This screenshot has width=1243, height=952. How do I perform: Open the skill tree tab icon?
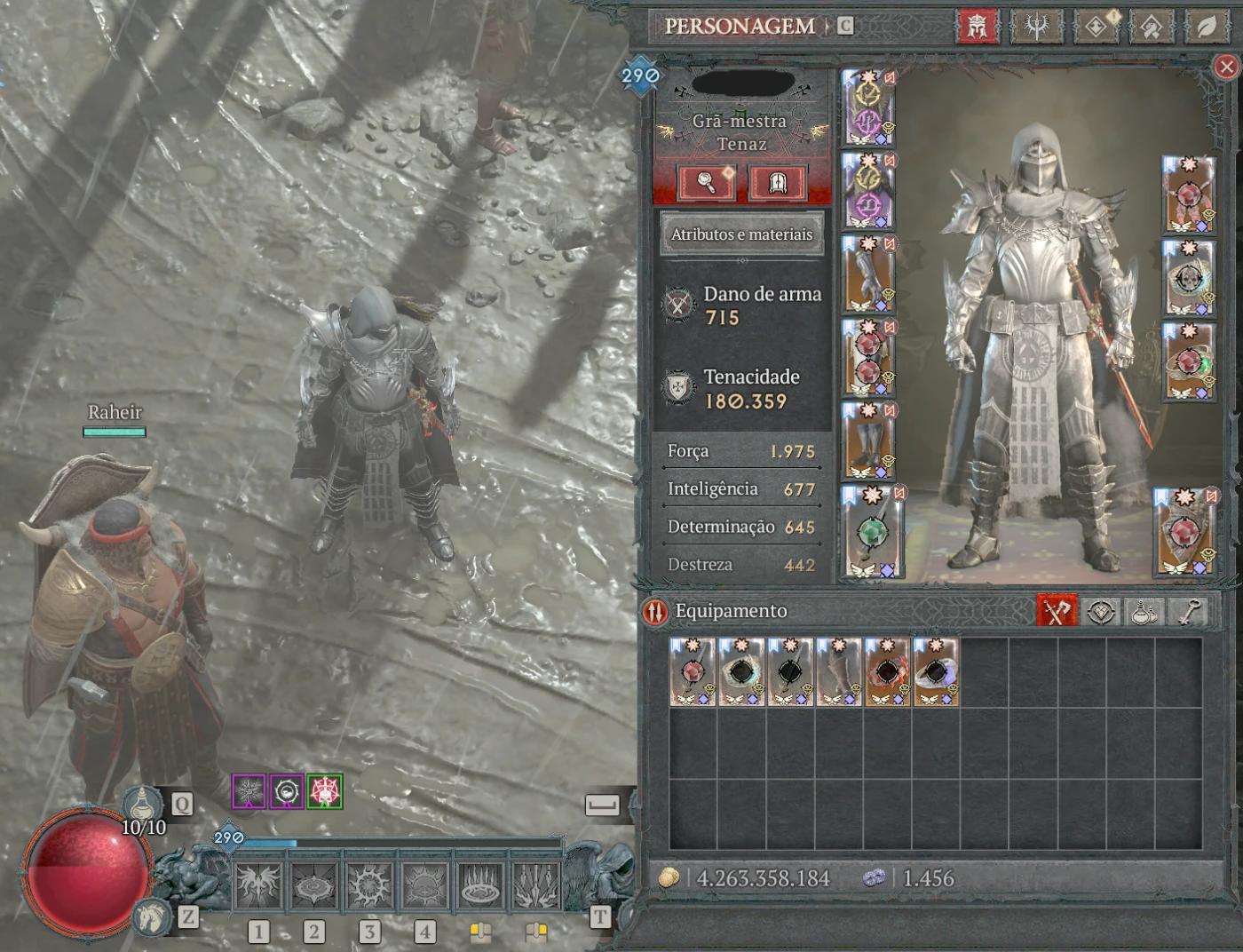1036,27
